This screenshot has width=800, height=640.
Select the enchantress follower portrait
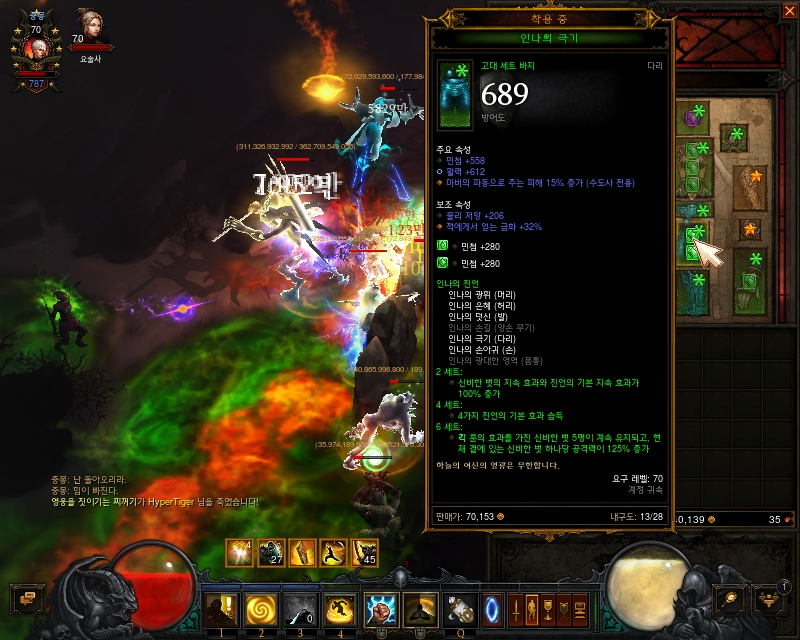(88, 26)
